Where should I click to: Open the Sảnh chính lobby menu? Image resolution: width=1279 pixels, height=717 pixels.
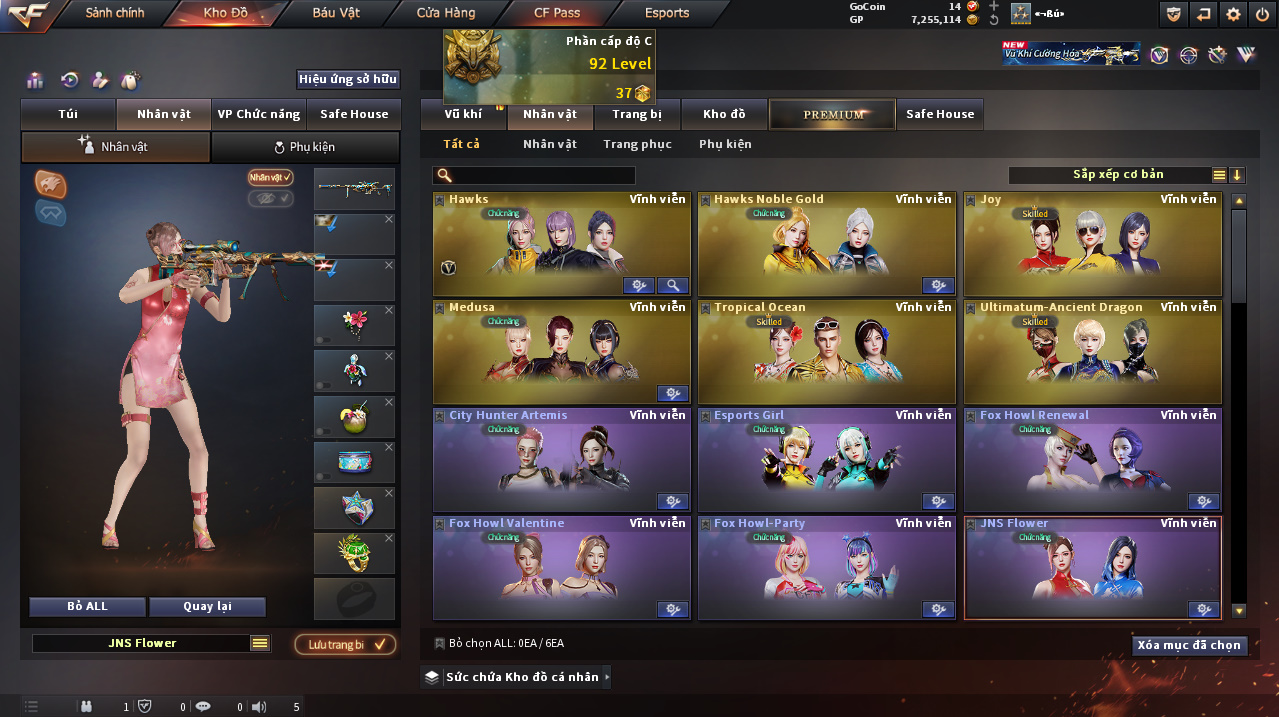click(x=114, y=13)
